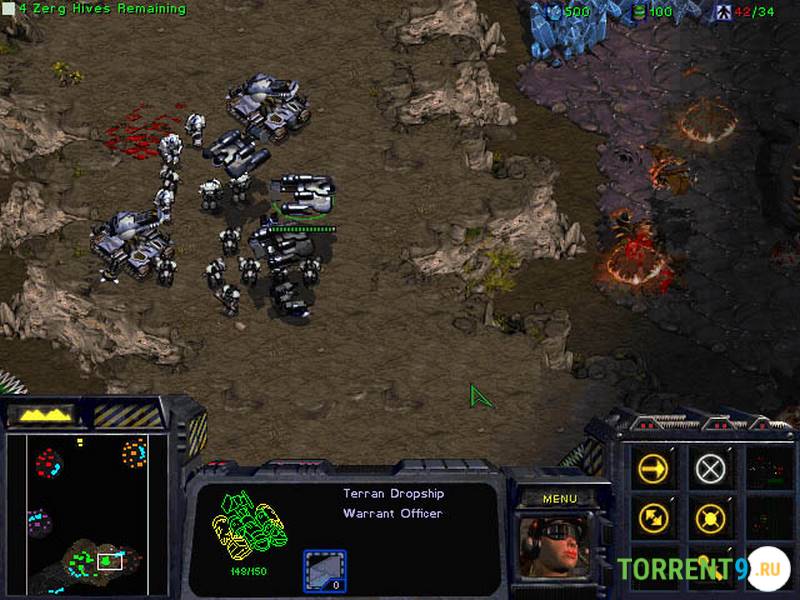Activate the Hold Position command
Screen dimensions: 800x600
point(710,518)
